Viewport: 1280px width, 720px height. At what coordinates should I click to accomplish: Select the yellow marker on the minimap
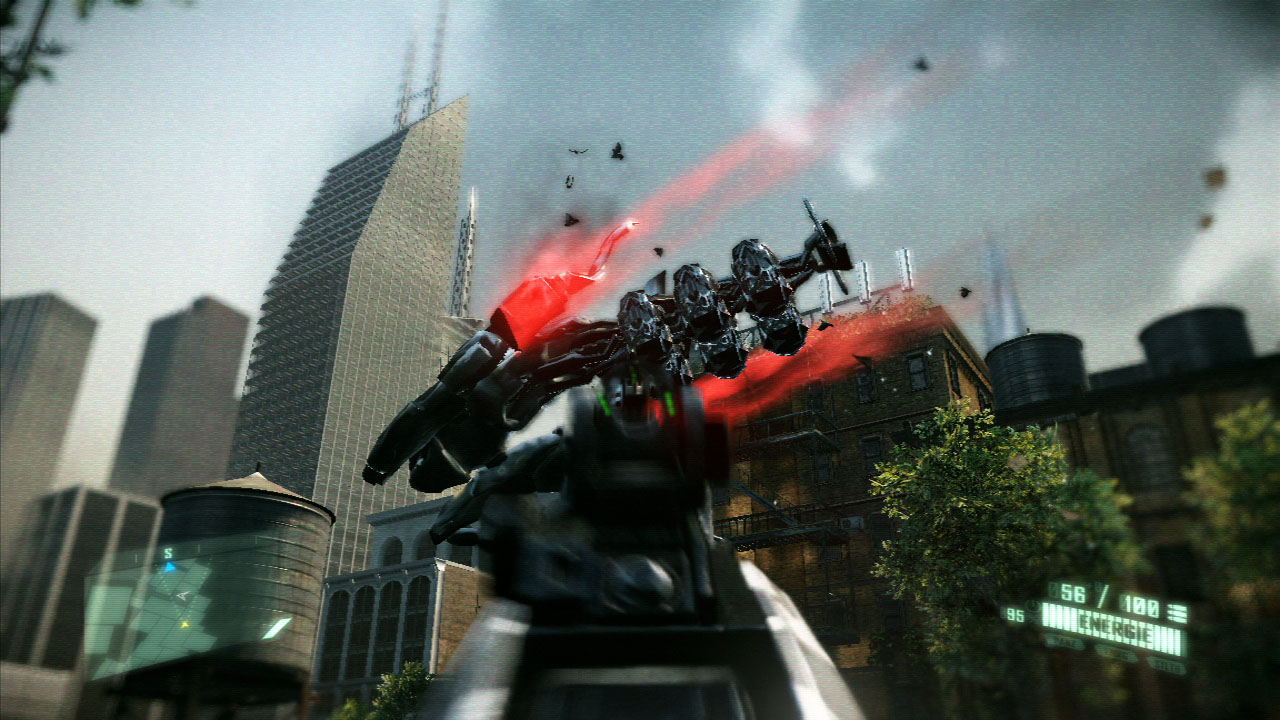tap(184, 624)
